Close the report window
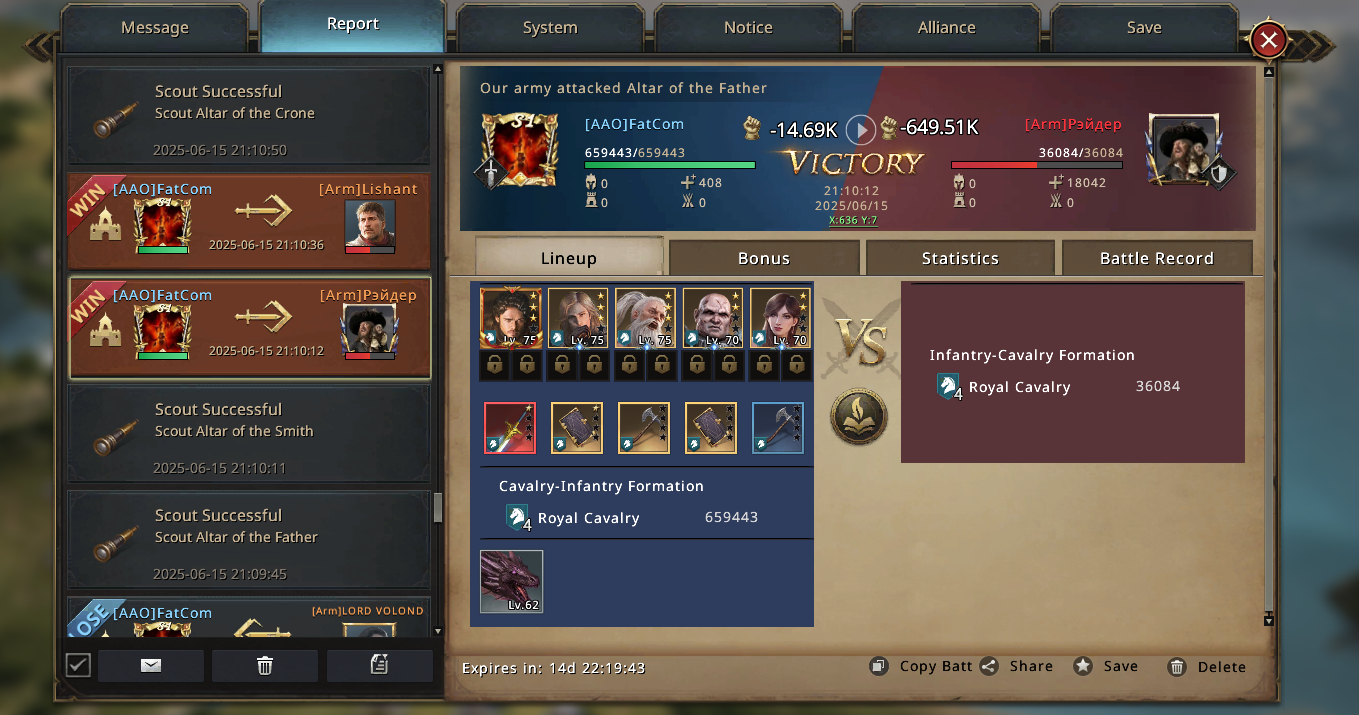Image resolution: width=1359 pixels, height=715 pixels. pos(1268,40)
